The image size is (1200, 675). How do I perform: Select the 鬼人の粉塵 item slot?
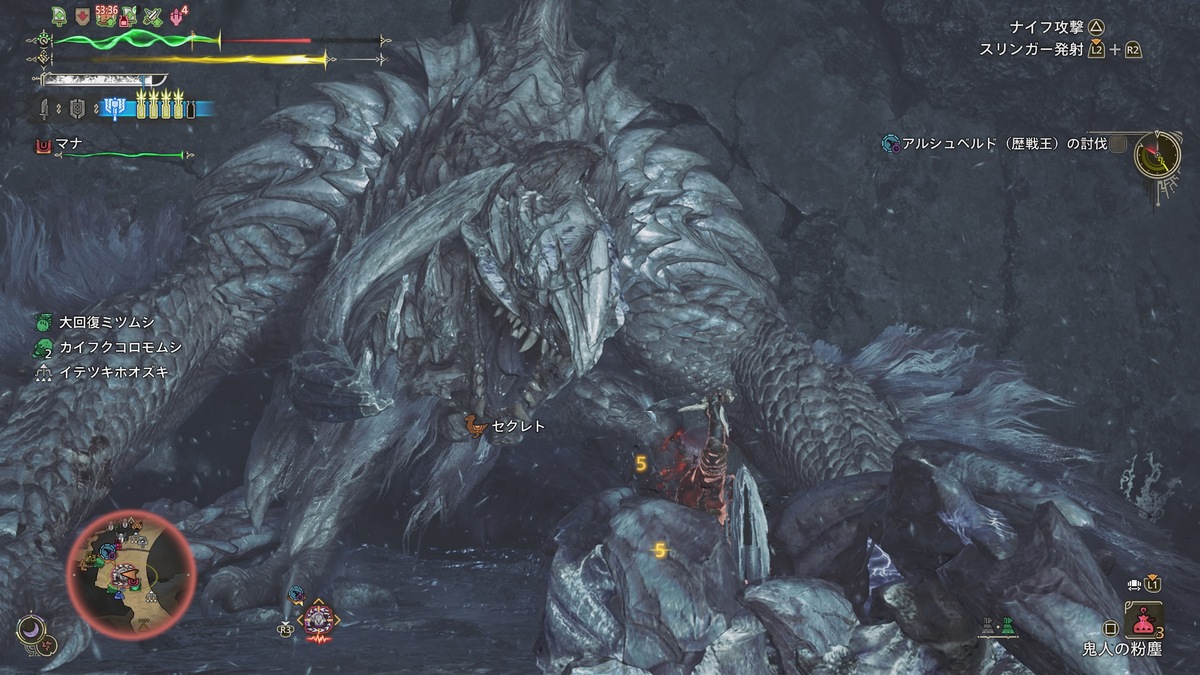pos(1143,620)
